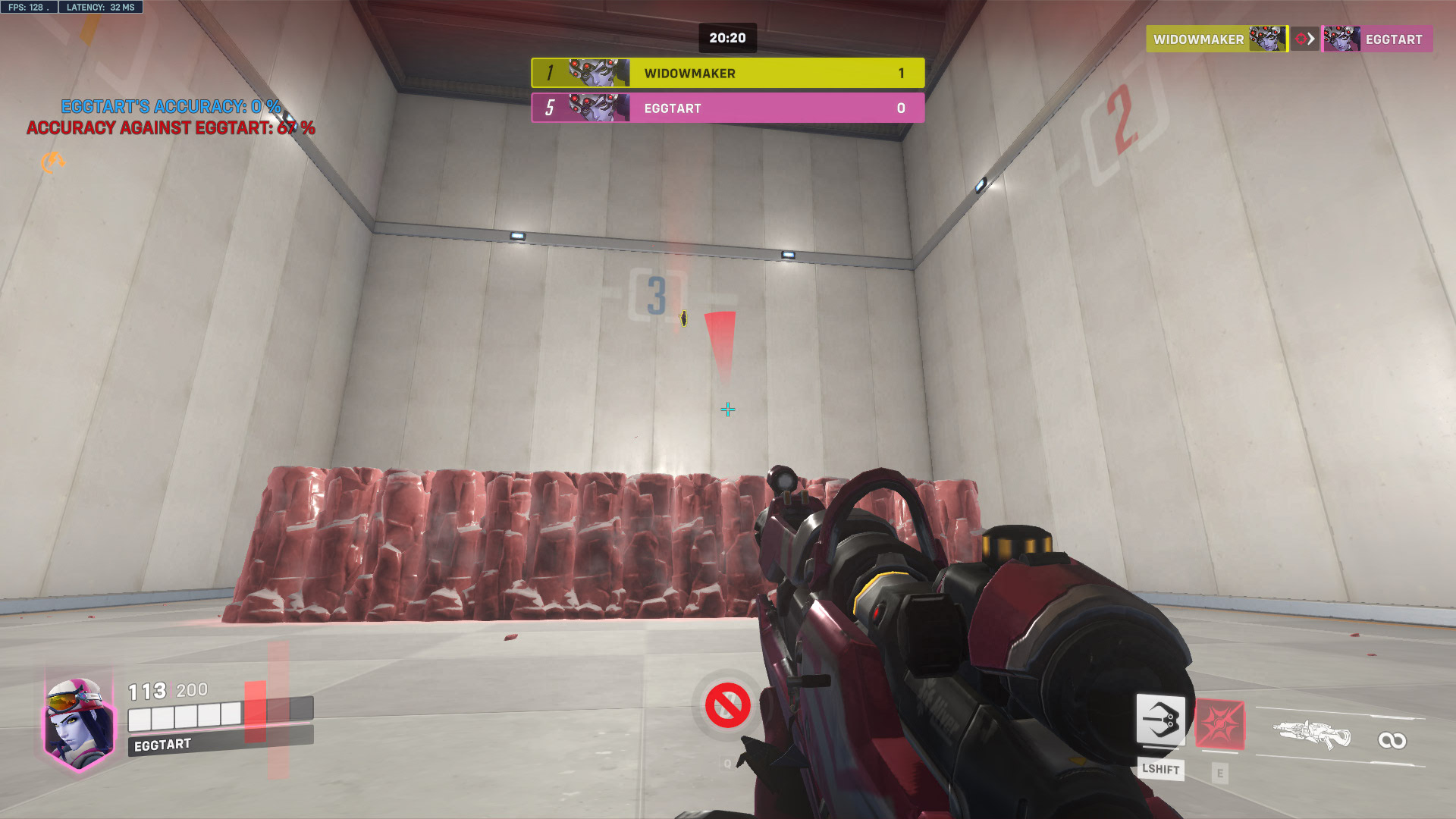Toggle the LSHIFT keybind label
Image resolution: width=1456 pixels, height=819 pixels.
(1162, 770)
